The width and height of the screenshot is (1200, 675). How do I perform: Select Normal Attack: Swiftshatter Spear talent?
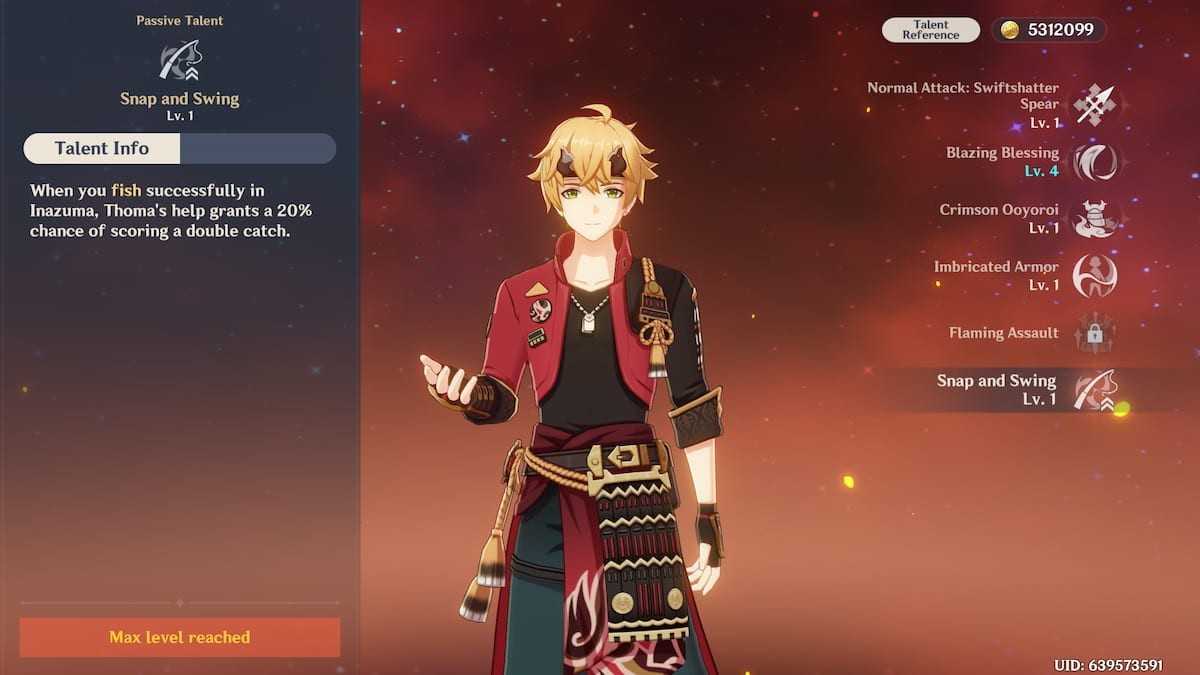pos(1094,105)
